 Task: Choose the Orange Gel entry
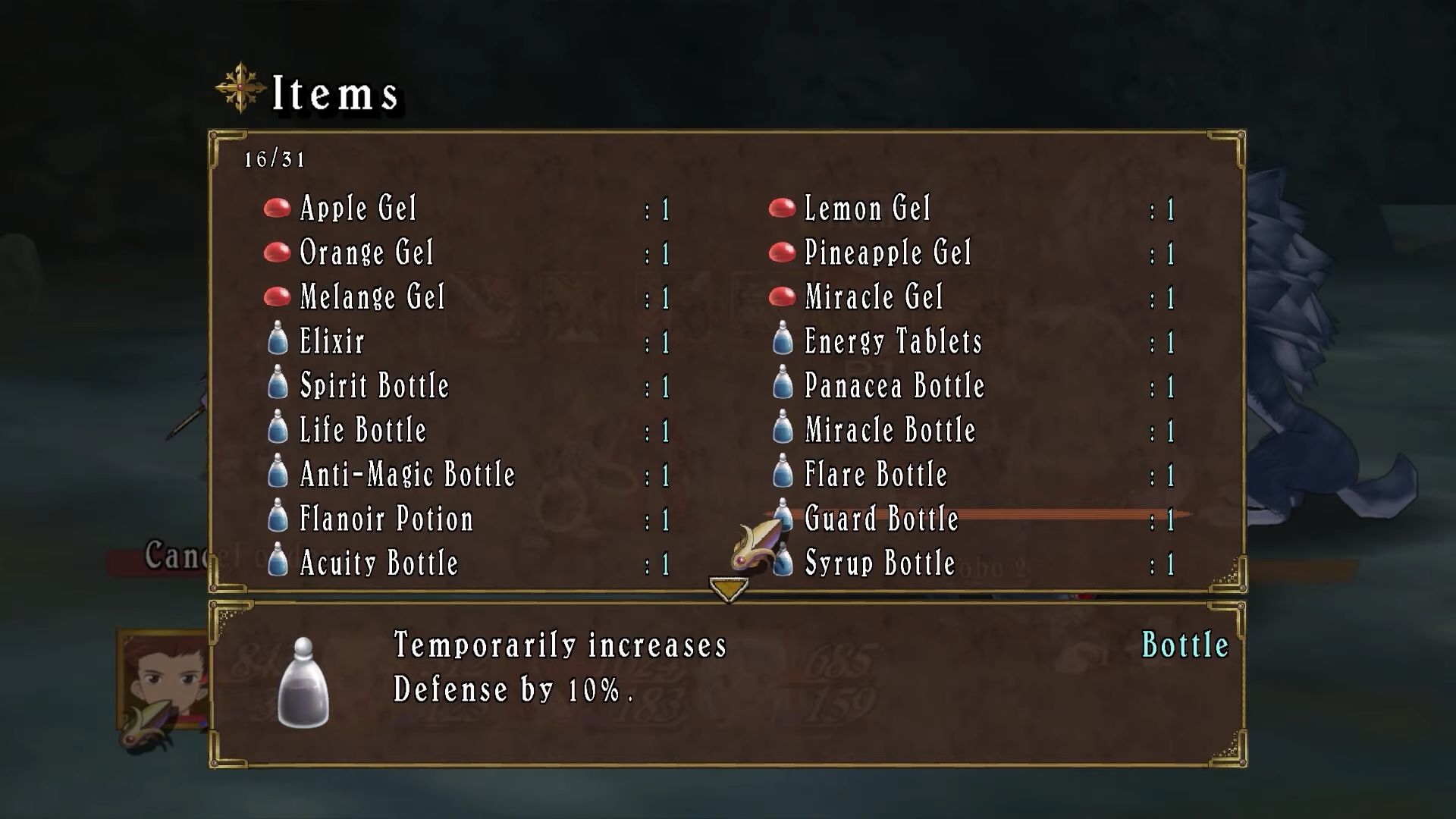[x=366, y=253]
